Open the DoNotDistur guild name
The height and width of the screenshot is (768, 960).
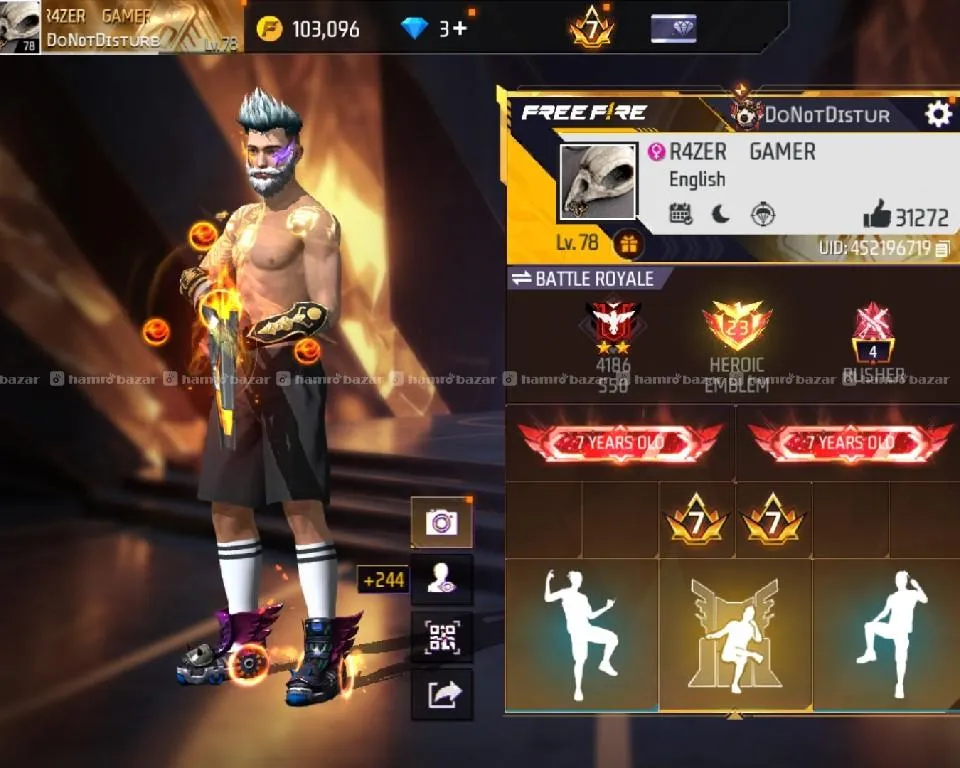[825, 115]
